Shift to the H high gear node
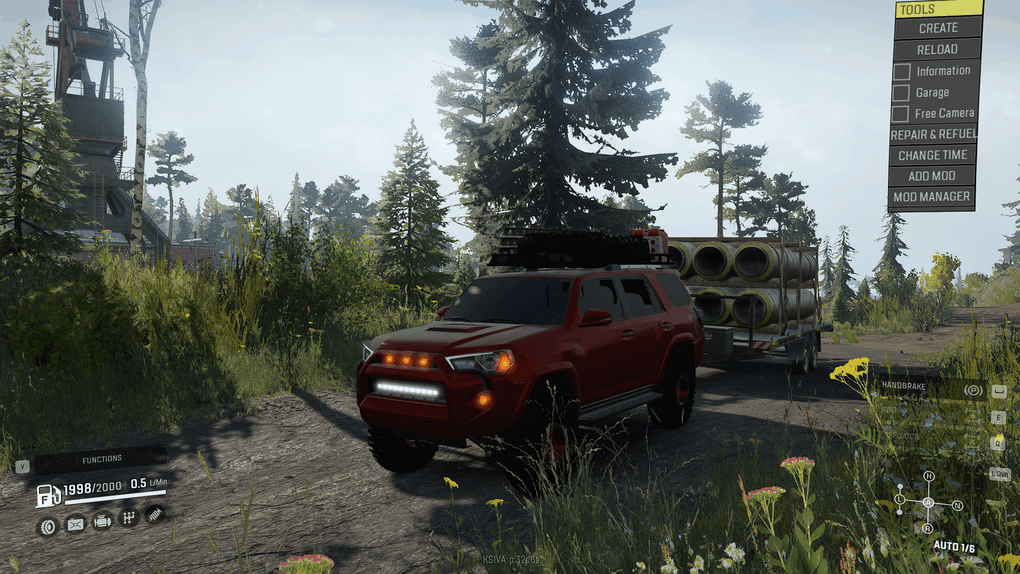This screenshot has width=1020, height=574. tap(928, 476)
